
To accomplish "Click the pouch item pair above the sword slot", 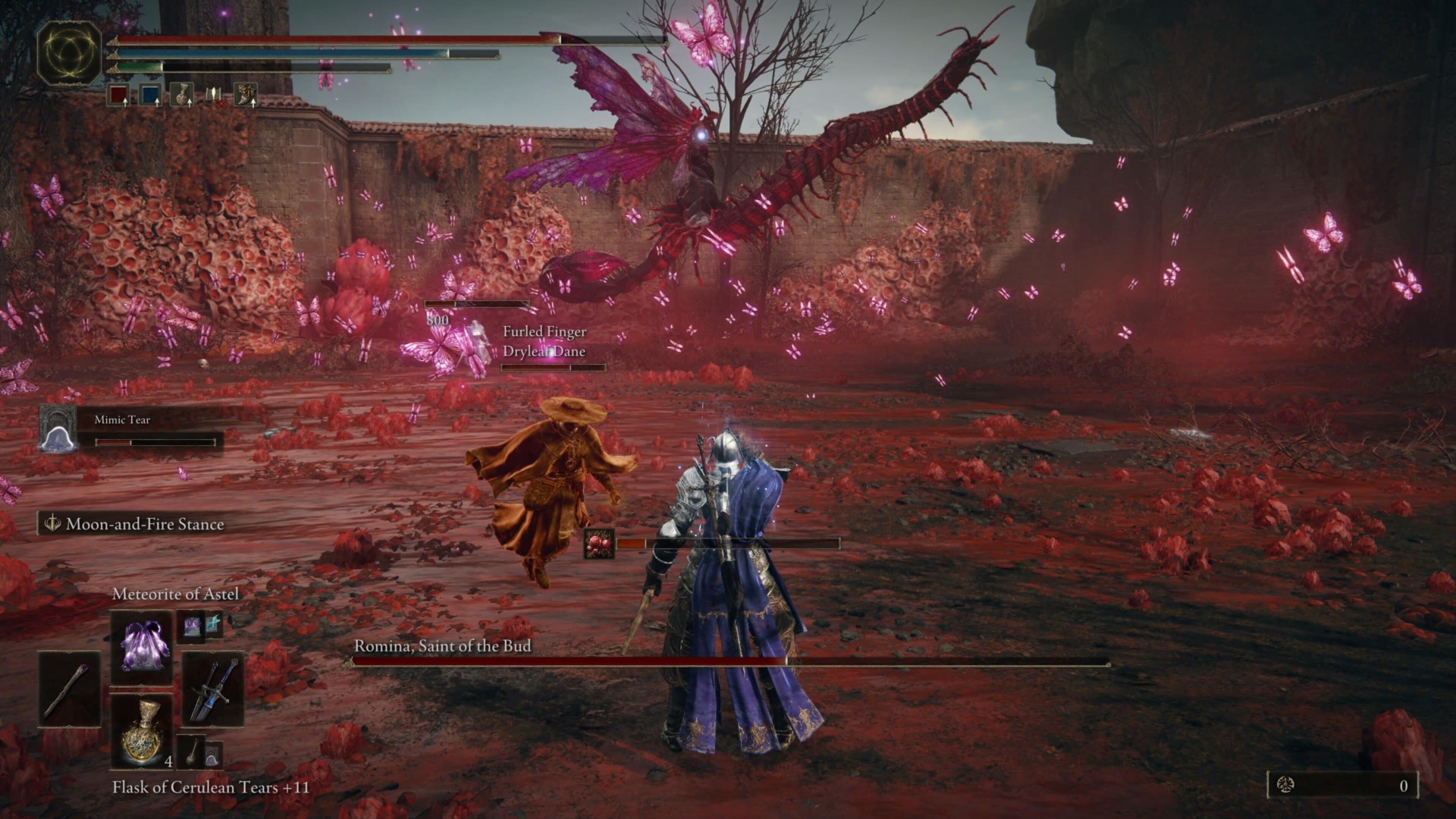I will pos(201,625).
